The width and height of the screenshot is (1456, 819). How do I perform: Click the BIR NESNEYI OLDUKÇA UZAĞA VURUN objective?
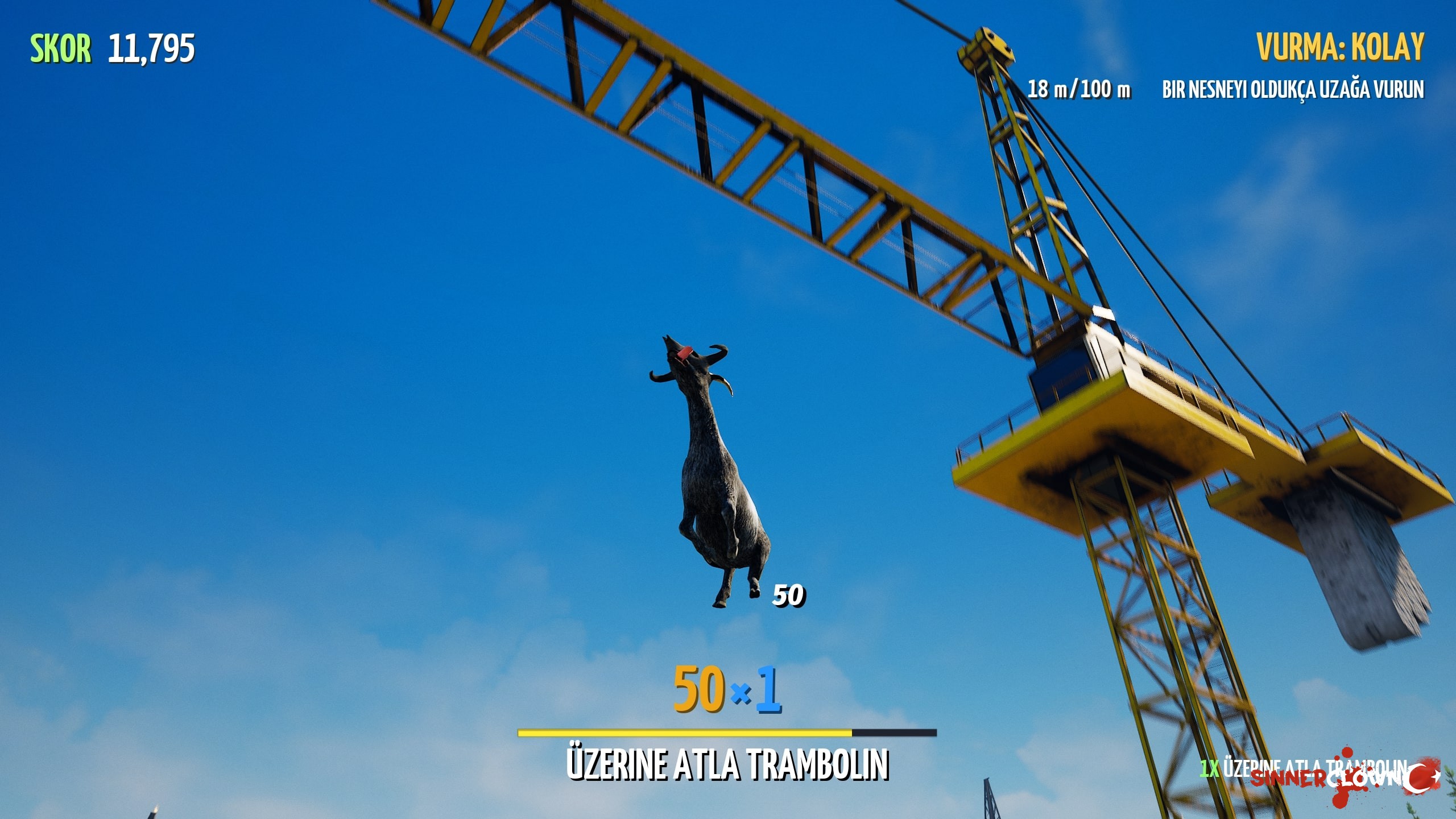[x=1292, y=89]
